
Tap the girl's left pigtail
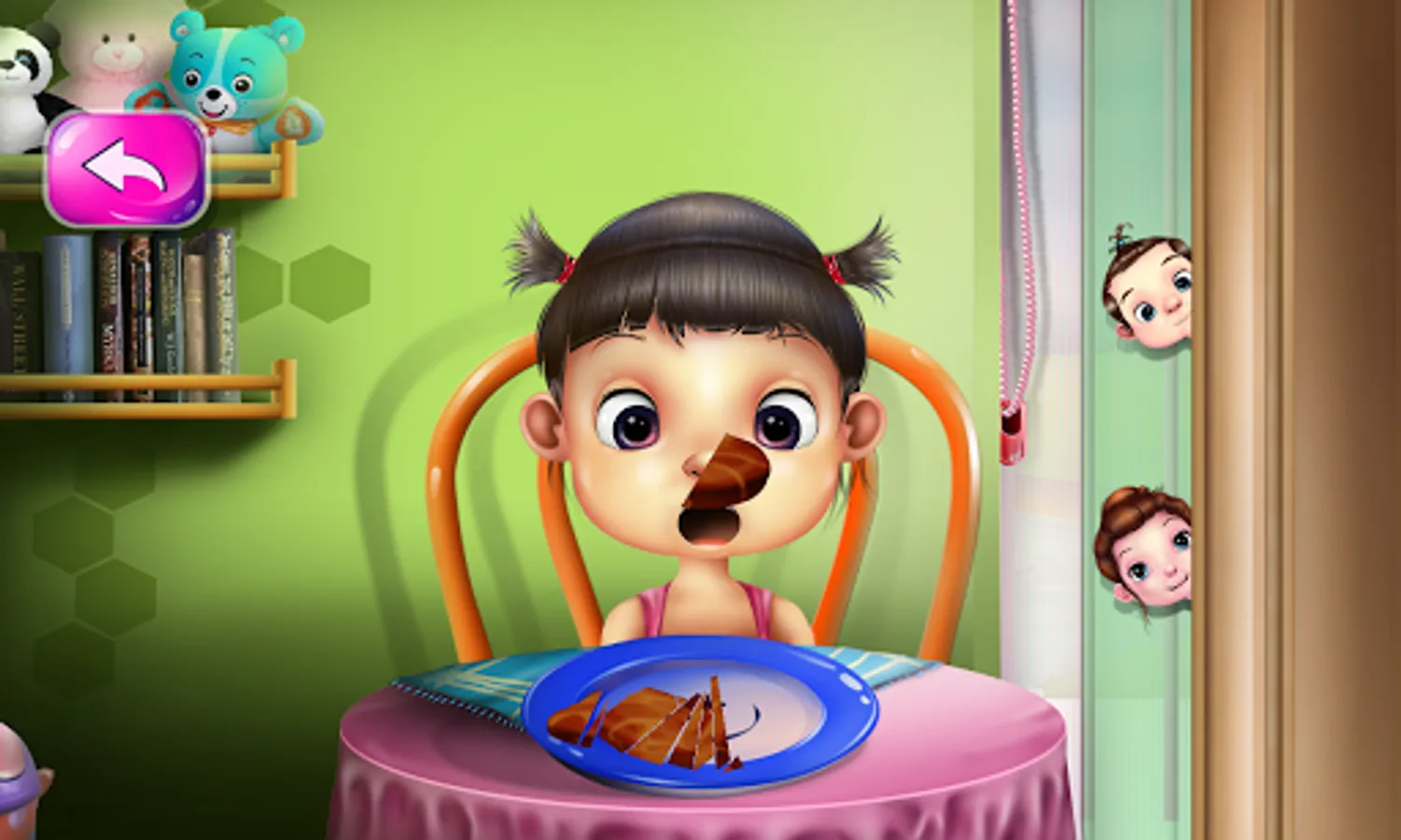coord(532,247)
